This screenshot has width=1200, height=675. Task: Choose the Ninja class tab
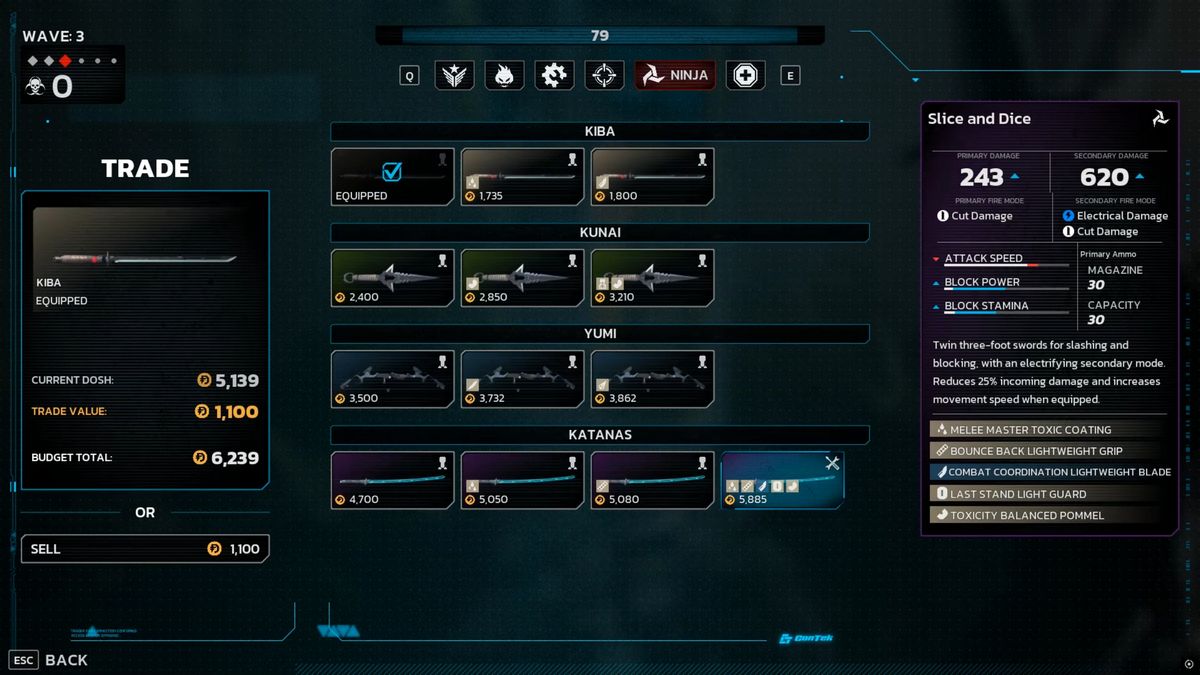click(675, 75)
